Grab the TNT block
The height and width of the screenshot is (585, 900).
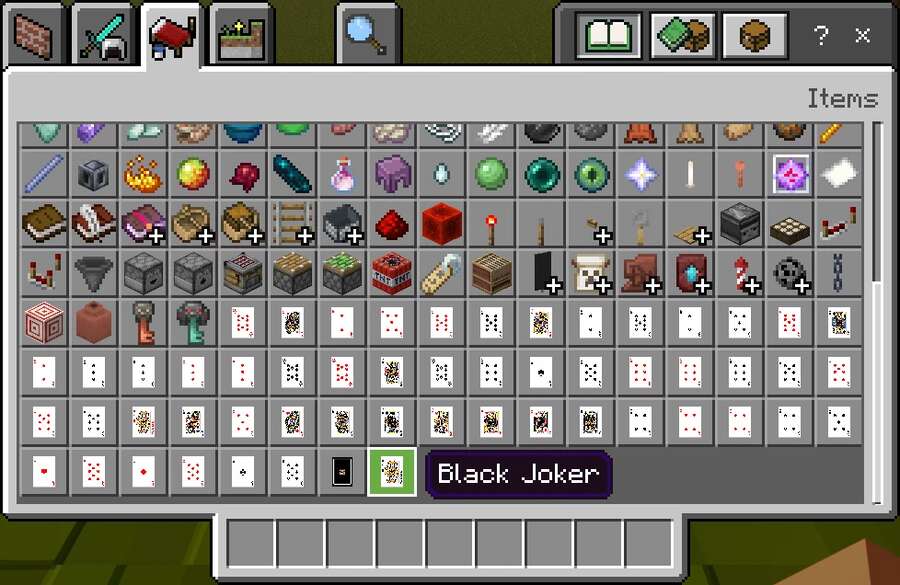click(392, 272)
